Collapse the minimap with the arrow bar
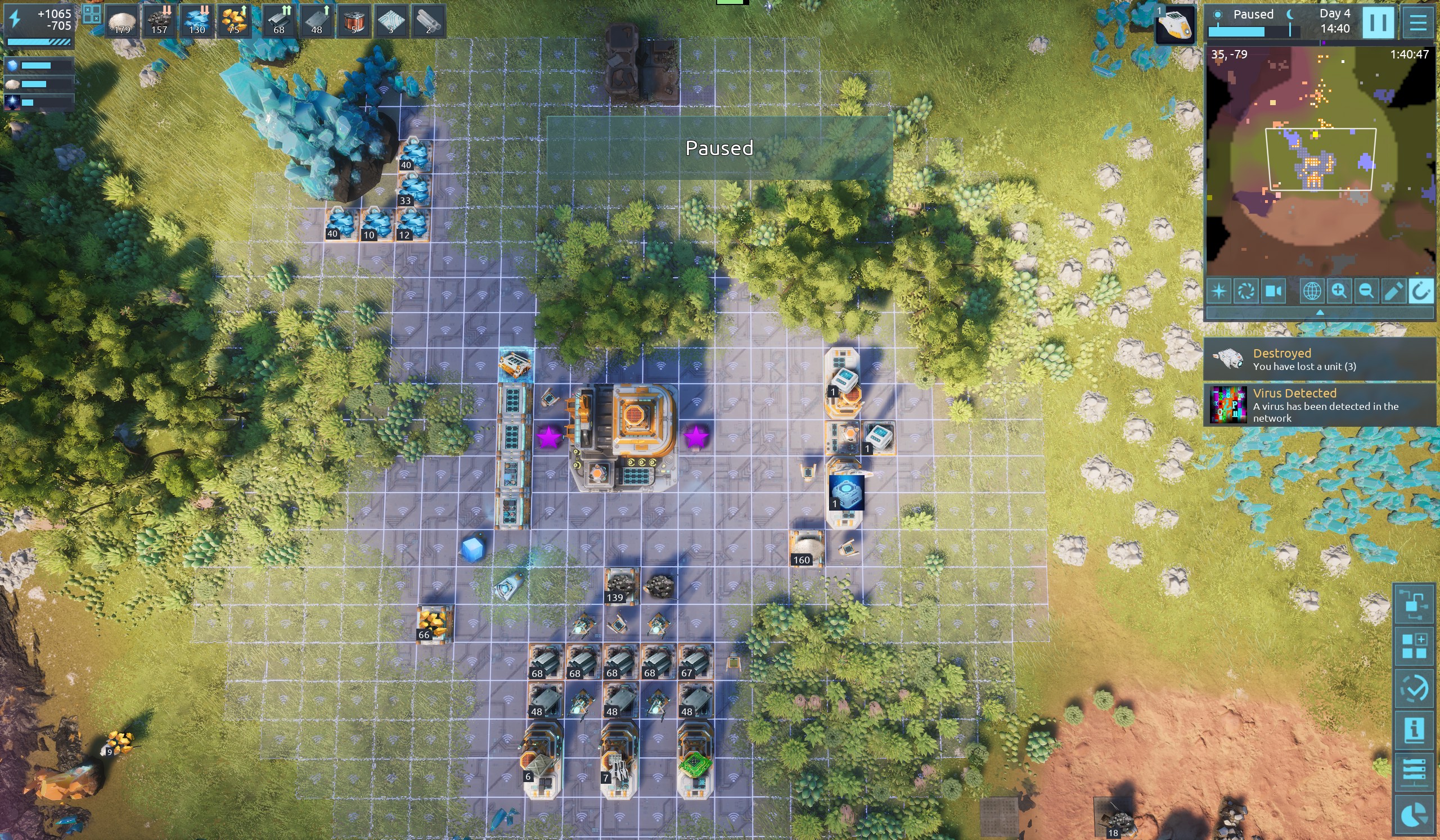Screen dimensions: 1440x840 (x=1320, y=313)
